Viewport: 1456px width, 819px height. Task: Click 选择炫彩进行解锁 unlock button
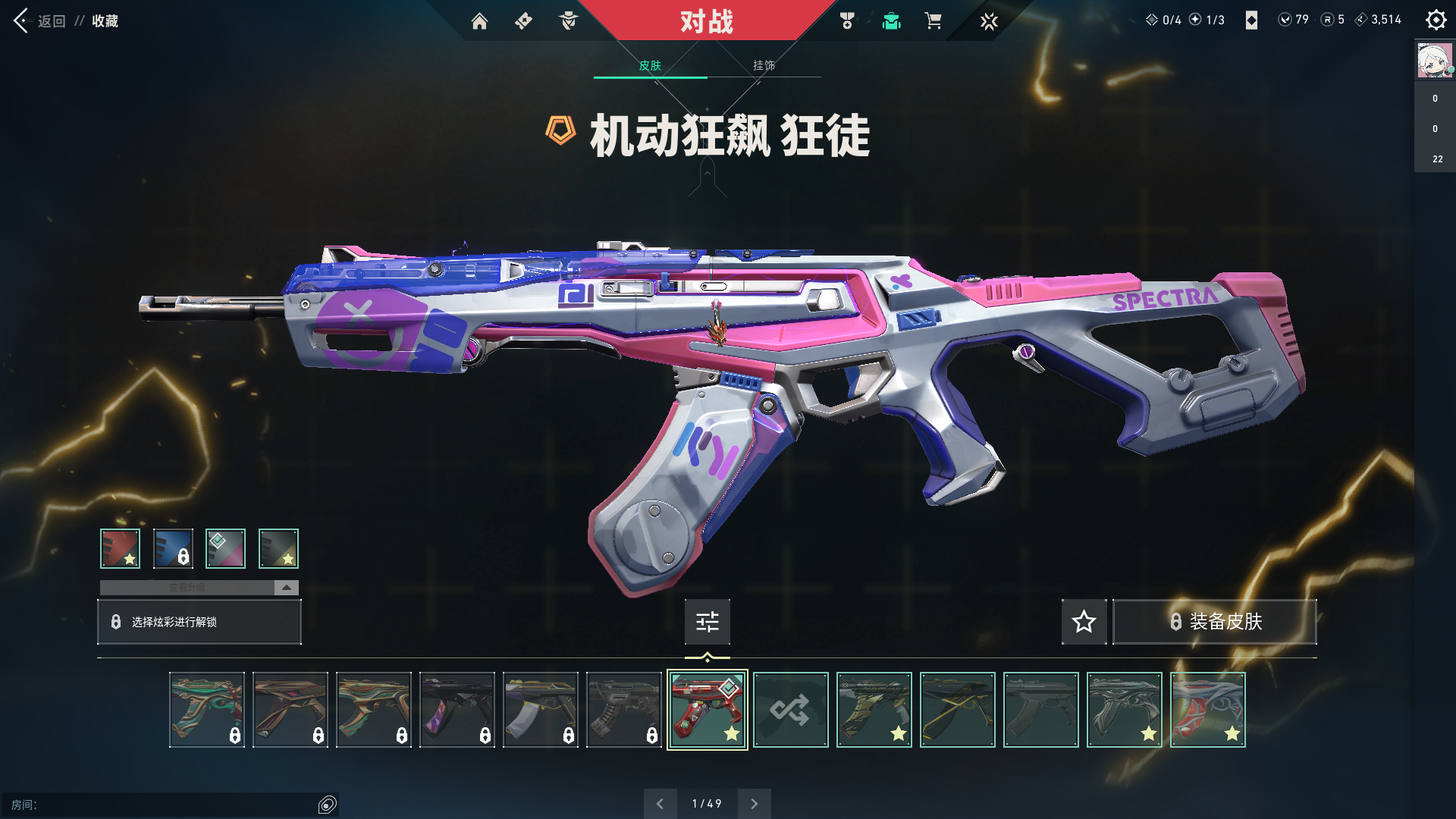tap(199, 622)
